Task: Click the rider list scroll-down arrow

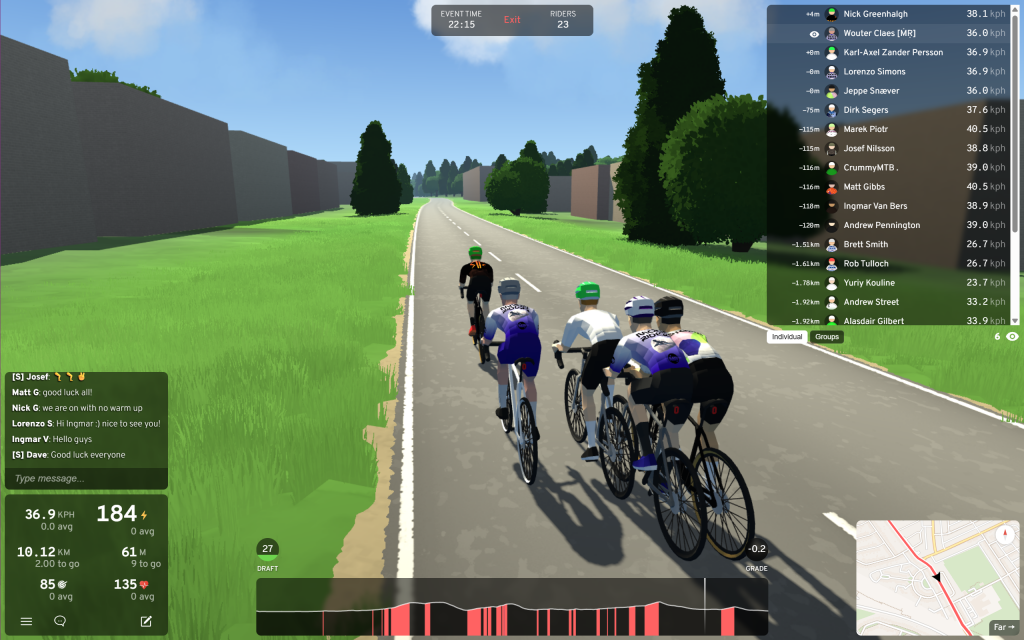Action: point(1015,320)
